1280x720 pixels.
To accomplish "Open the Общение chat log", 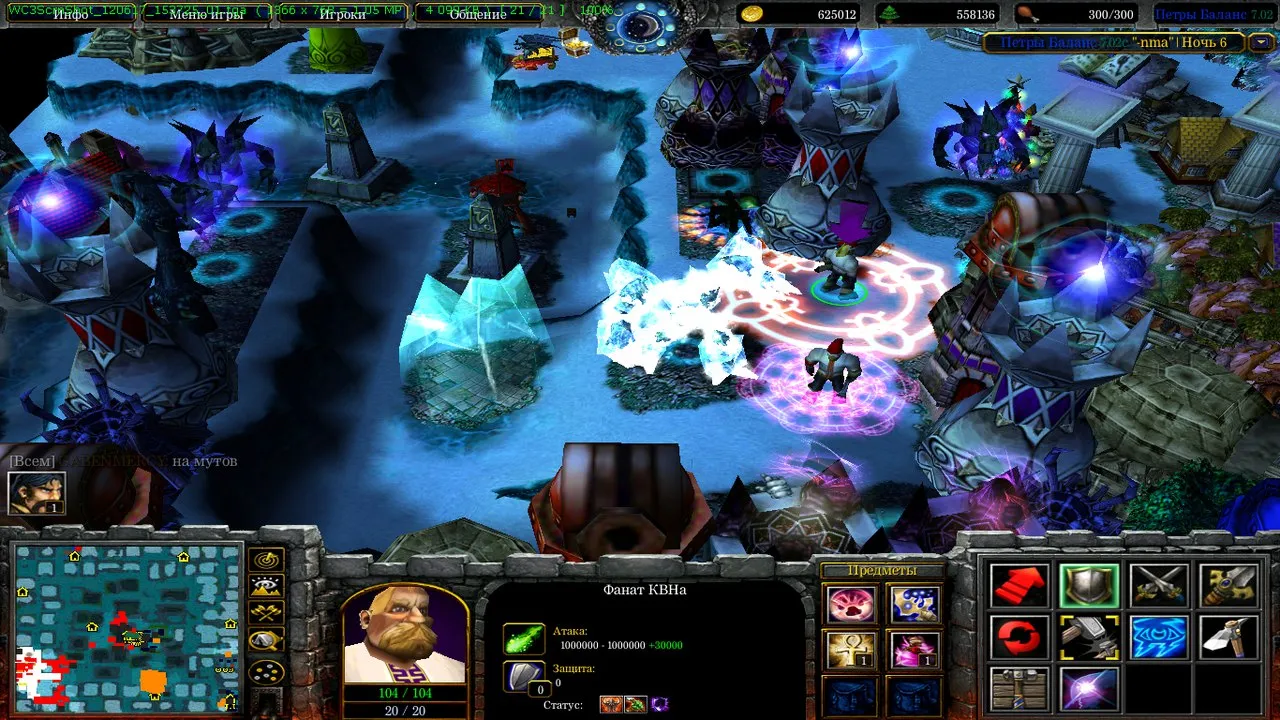I will pos(478,14).
